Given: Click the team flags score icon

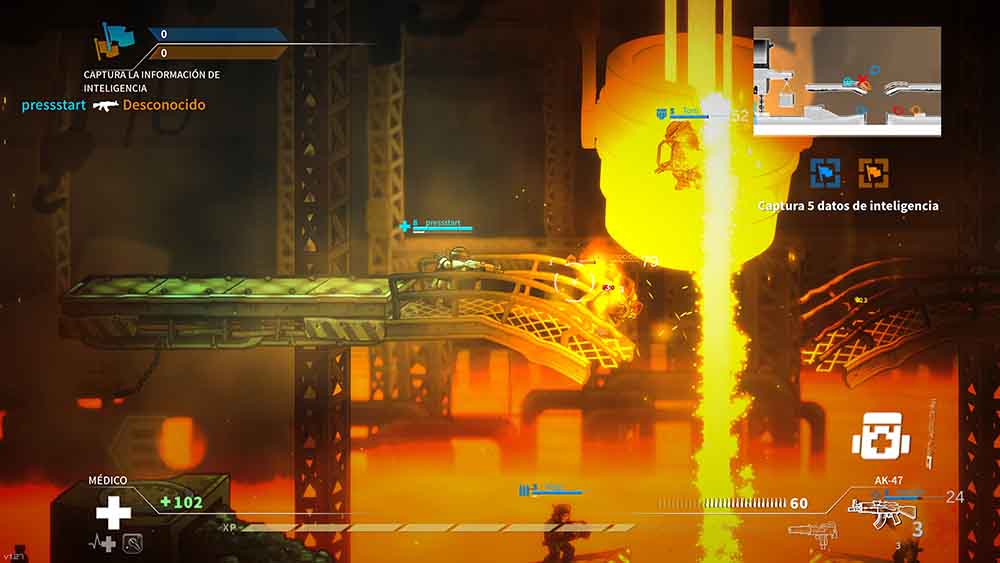Looking at the screenshot, I should [x=113, y=42].
